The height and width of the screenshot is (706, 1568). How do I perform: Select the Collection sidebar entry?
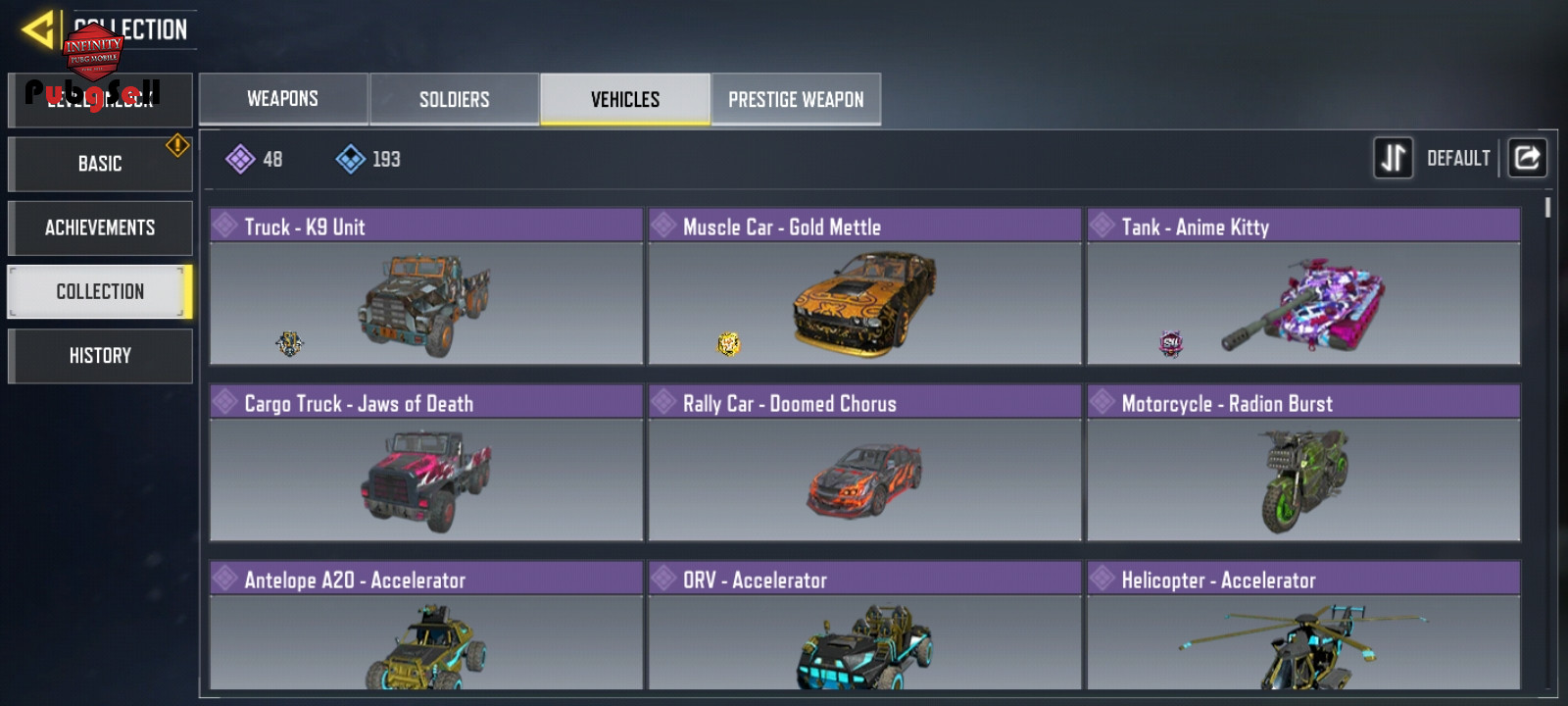coord(100,291)
